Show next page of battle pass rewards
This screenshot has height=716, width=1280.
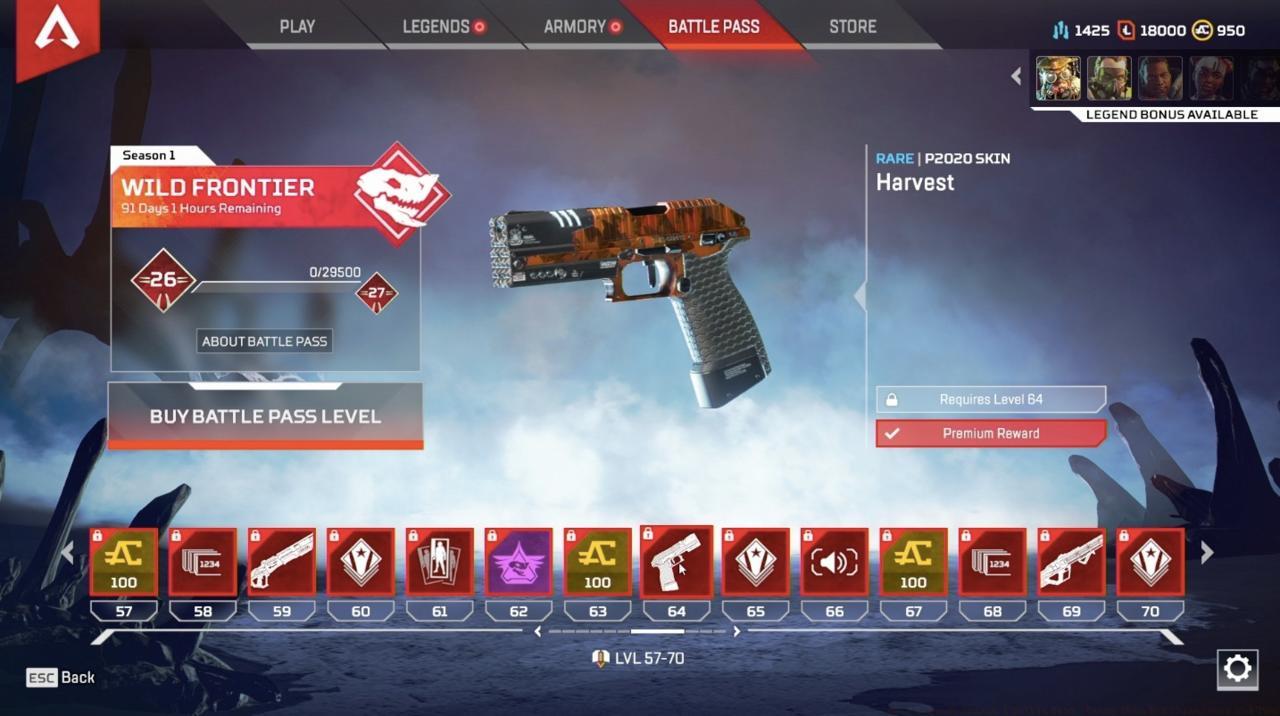pos(1207,553)
